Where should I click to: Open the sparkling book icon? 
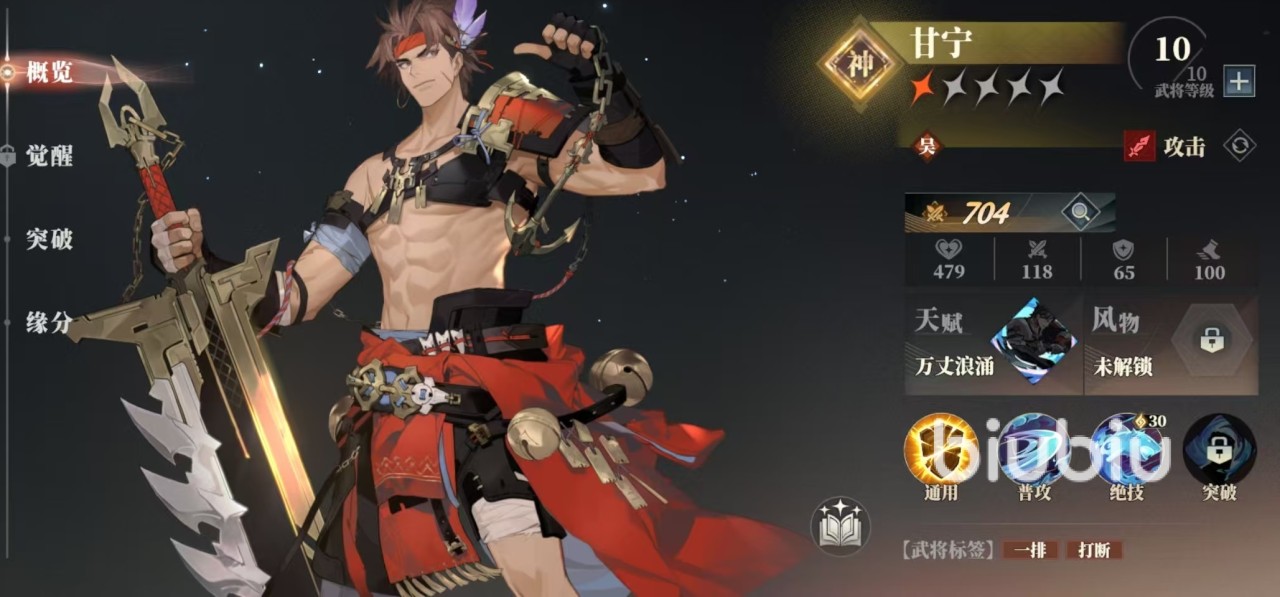pyautogui.click(x=840, y=527)
